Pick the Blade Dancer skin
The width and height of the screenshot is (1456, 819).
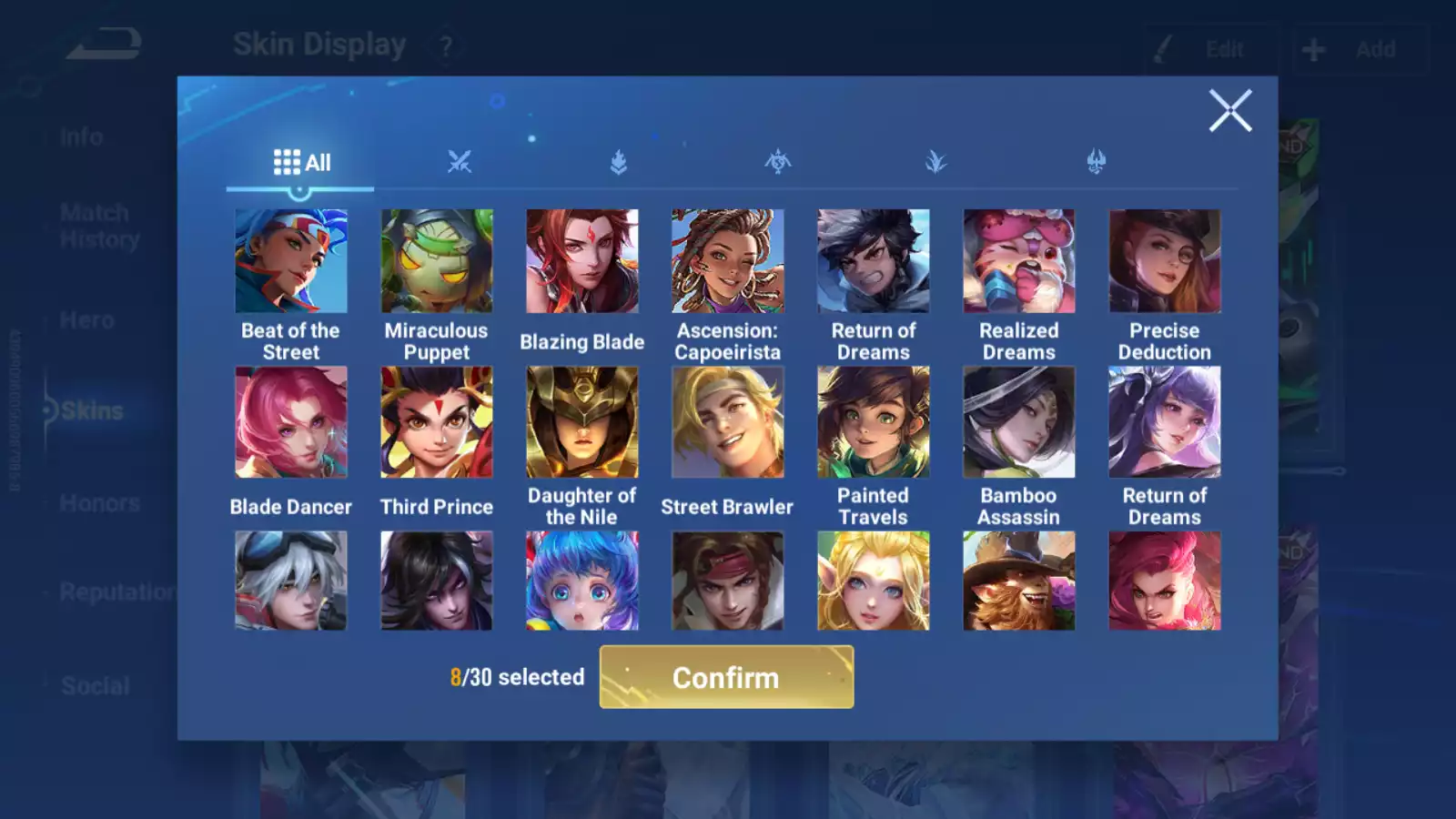tap(291, 422)
